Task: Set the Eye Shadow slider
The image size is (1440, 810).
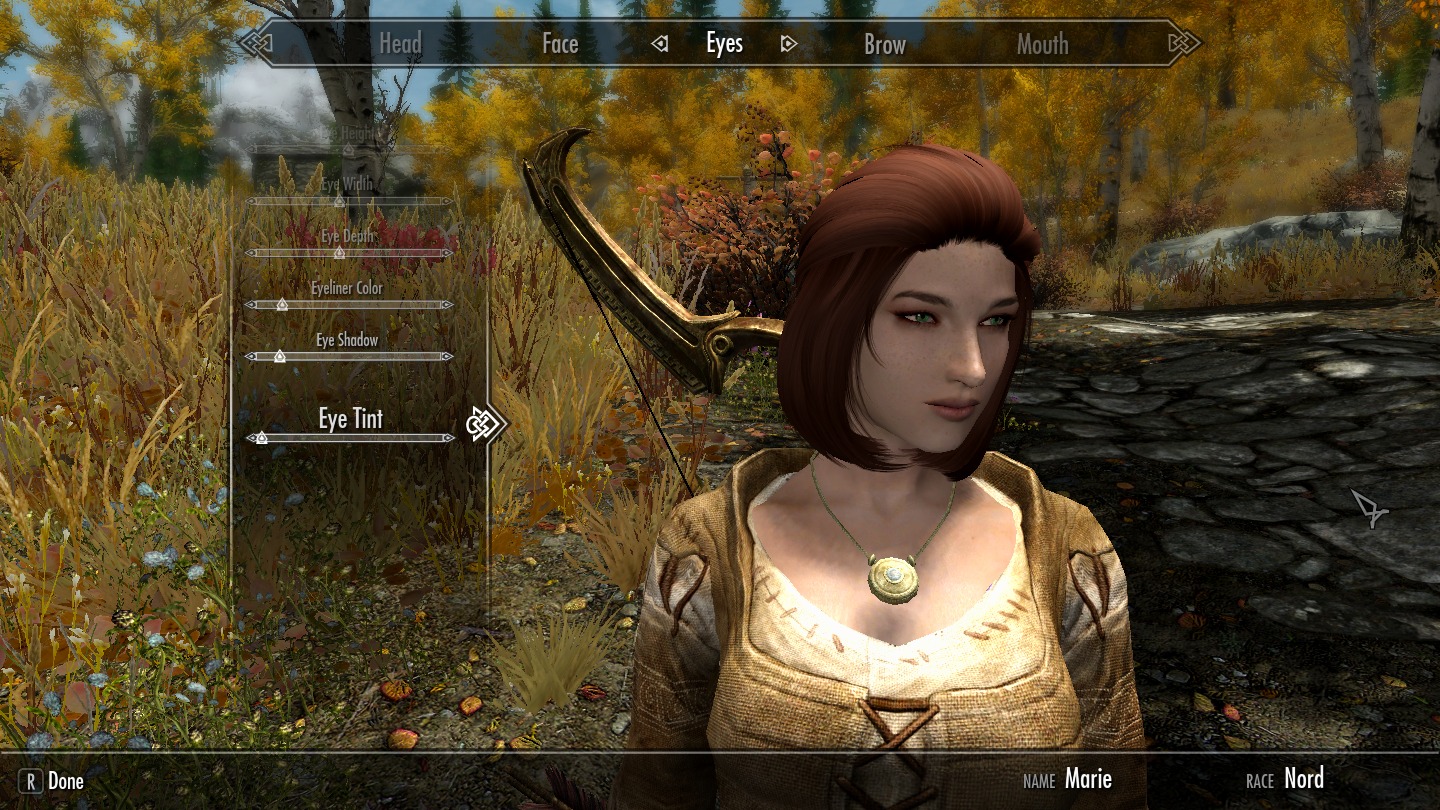Action: click(280, 356)
